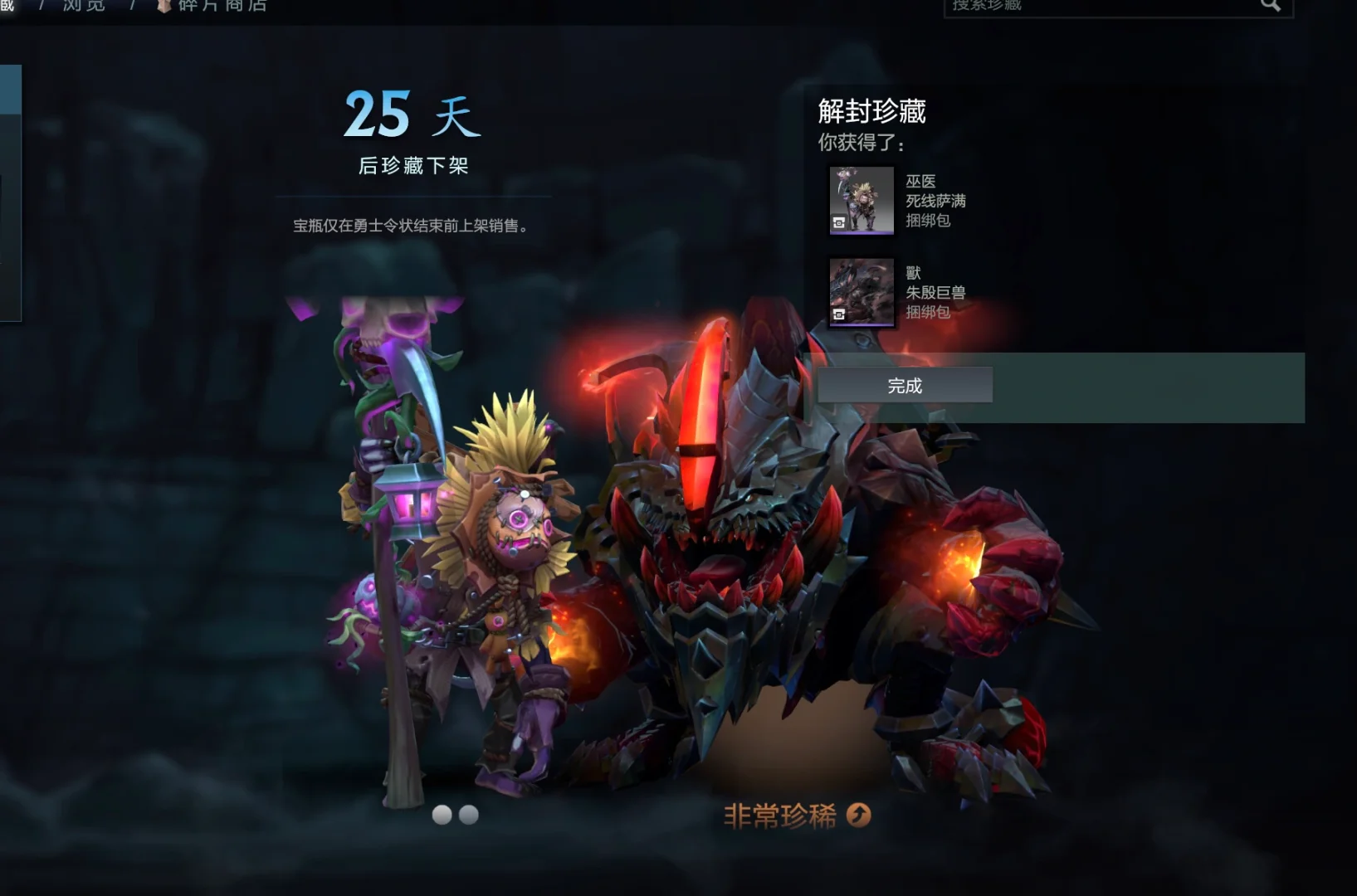Image resolution: width=1357 pixels, height=896 pixels.
Task: Click the preview icon on 巫医 bundle thumbnail
Action: [x=840, y=222]
